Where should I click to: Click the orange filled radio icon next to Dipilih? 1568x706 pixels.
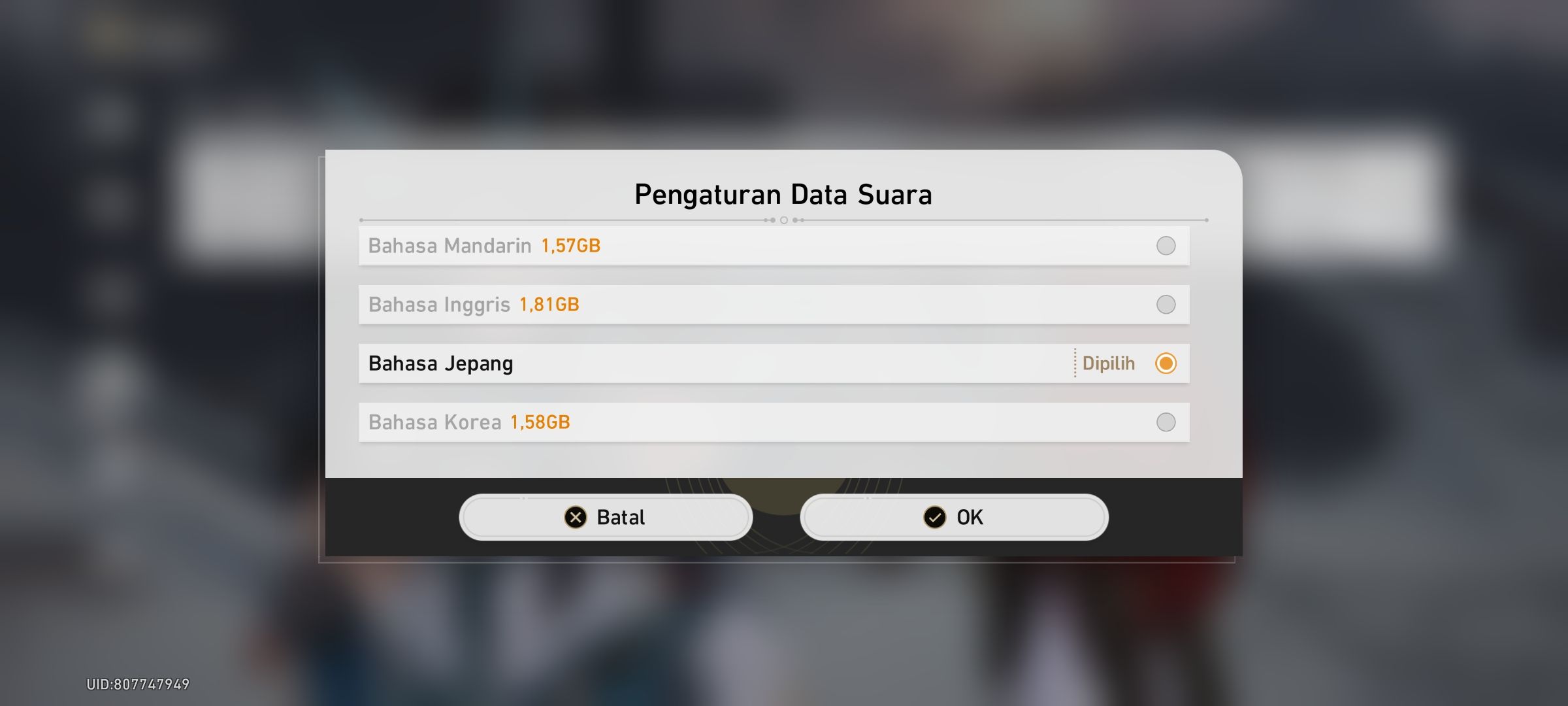coord(1166,363)
